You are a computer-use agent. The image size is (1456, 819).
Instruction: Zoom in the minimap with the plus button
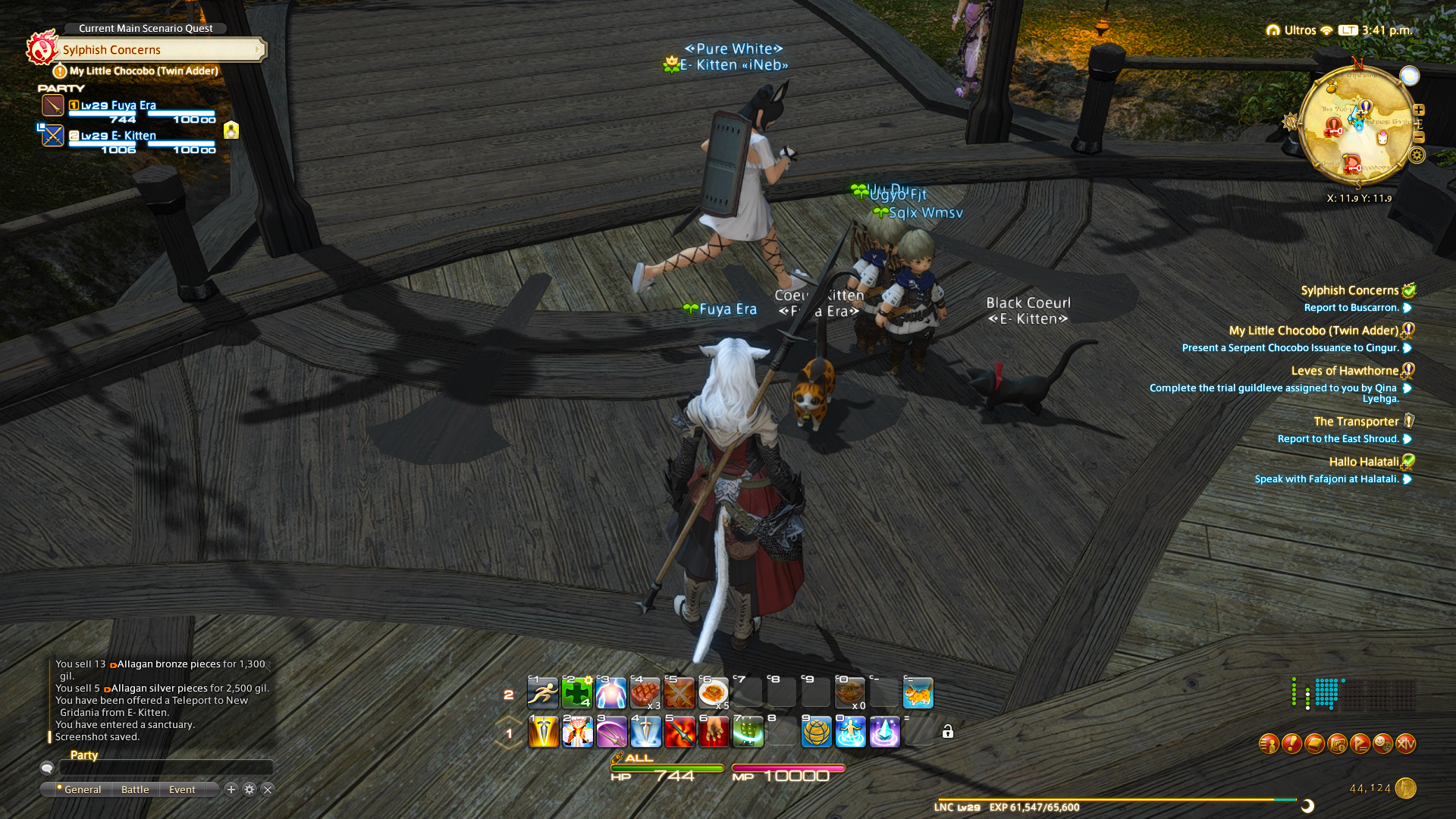tap(1419, 110)
